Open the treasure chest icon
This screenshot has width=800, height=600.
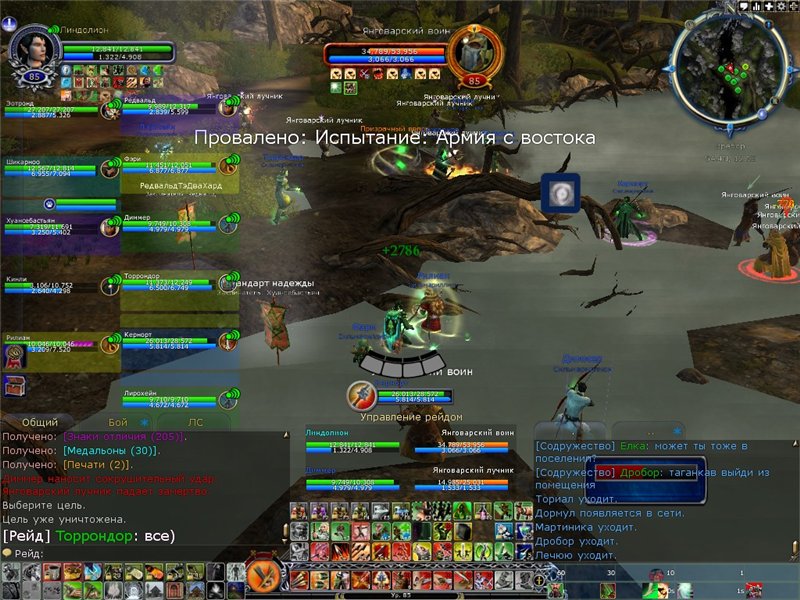coord(15,385)
